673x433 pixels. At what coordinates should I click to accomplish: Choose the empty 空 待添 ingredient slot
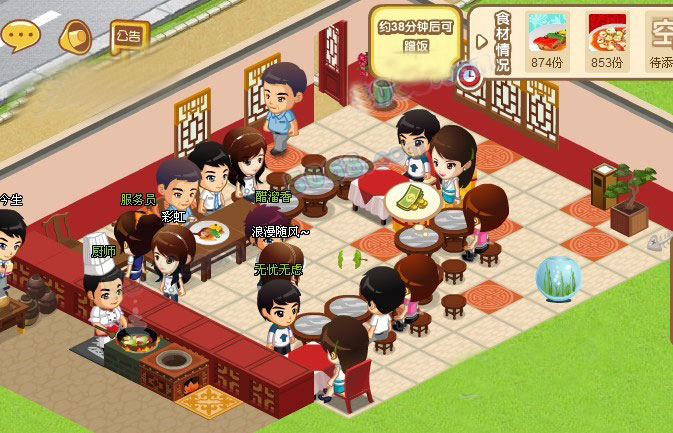[661, 42]
